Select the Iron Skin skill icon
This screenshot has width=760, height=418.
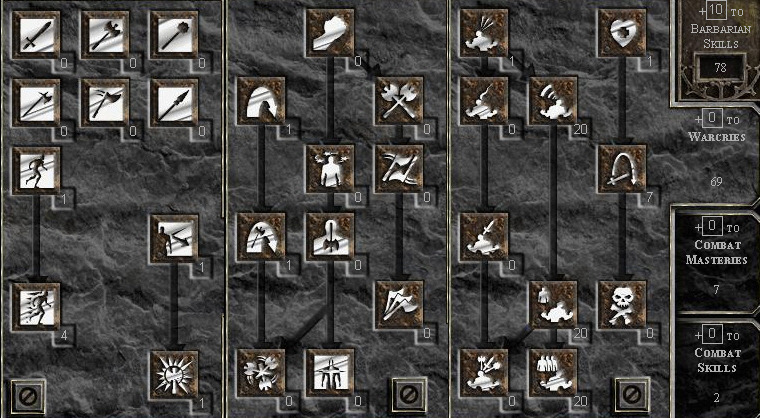174,236
